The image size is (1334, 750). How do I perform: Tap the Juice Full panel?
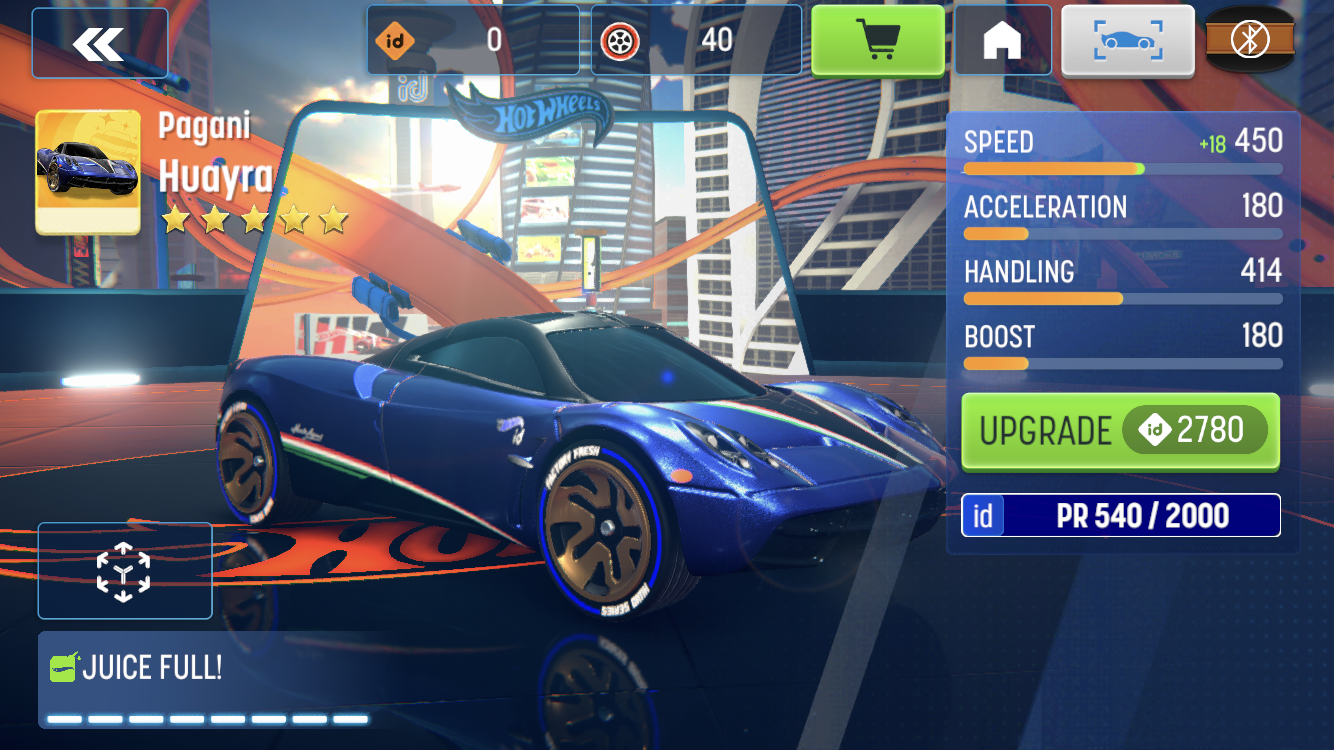coord(208,679)
